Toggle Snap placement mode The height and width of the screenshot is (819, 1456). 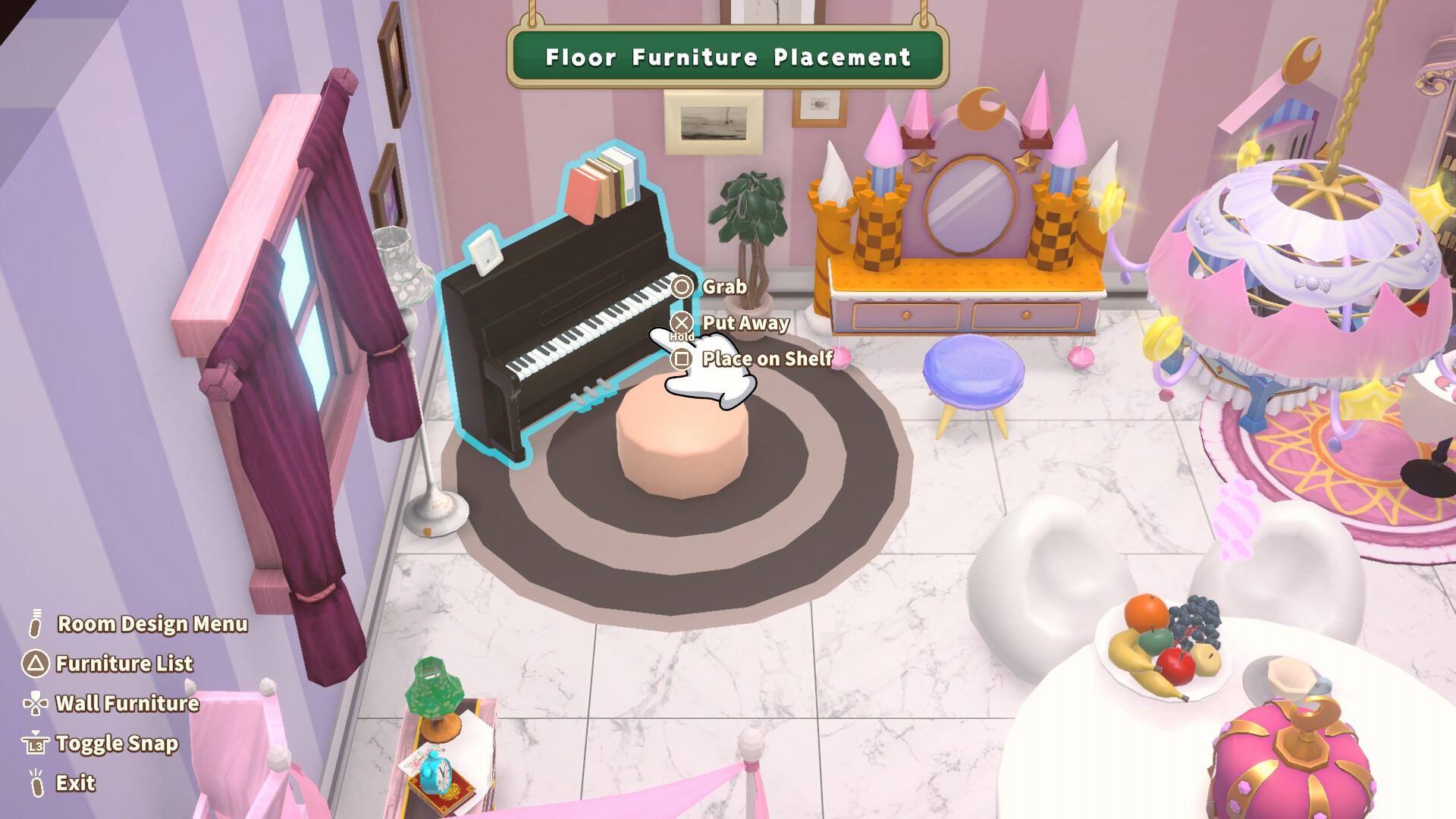click(x=116, y=744)
